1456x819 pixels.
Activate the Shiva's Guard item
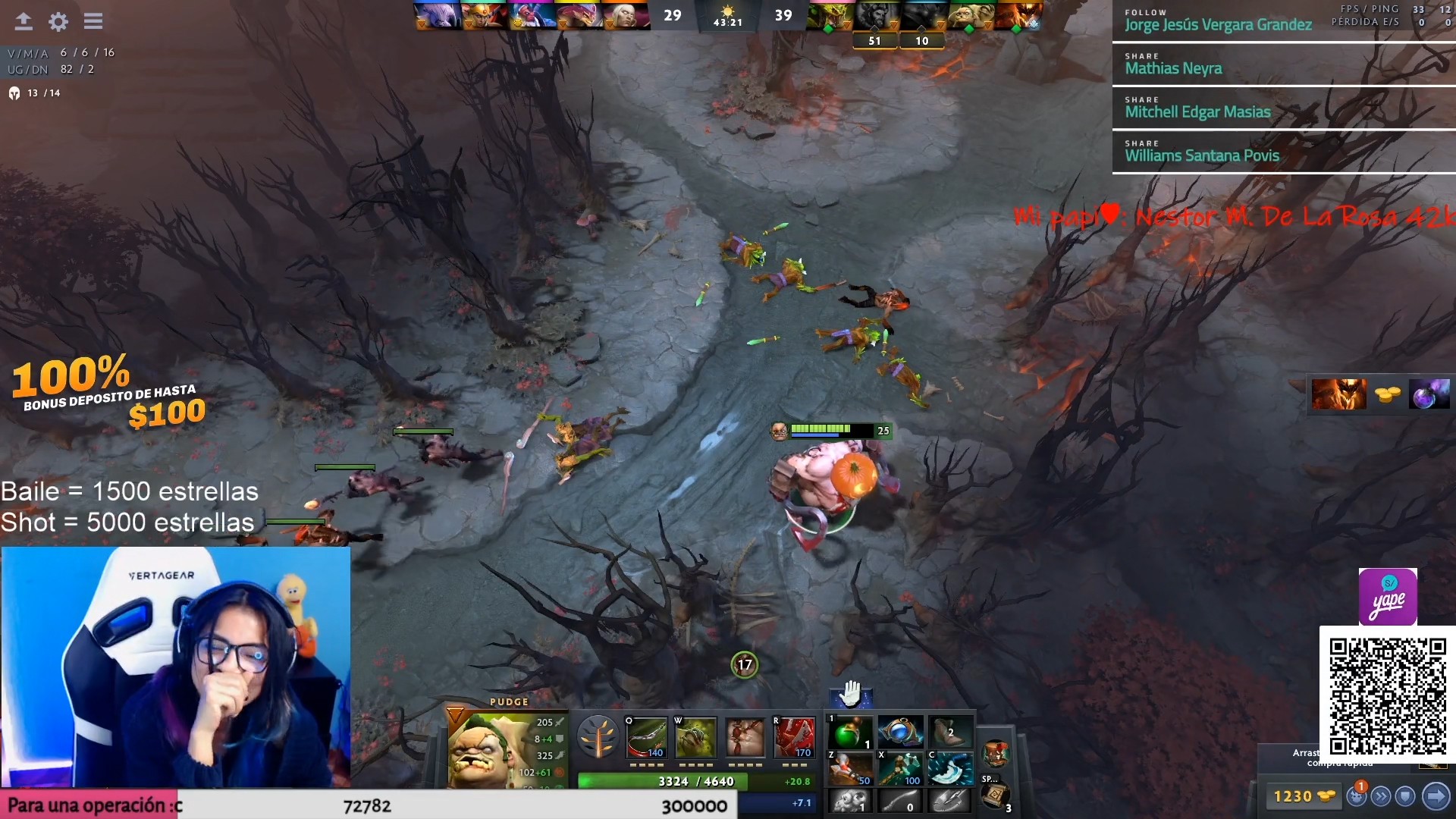(950, 768)
